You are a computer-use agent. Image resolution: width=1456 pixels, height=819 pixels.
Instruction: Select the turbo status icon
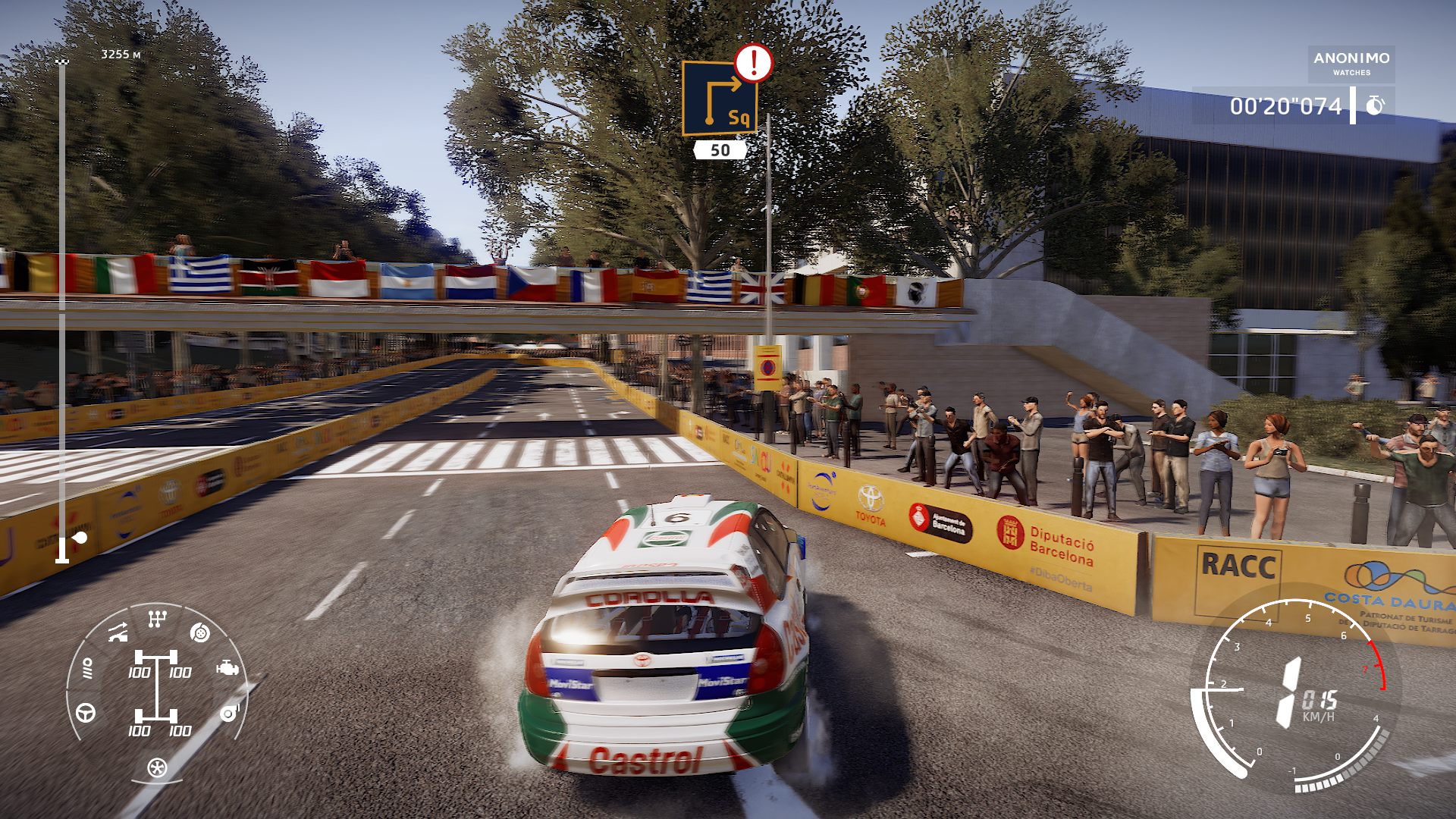229,713
